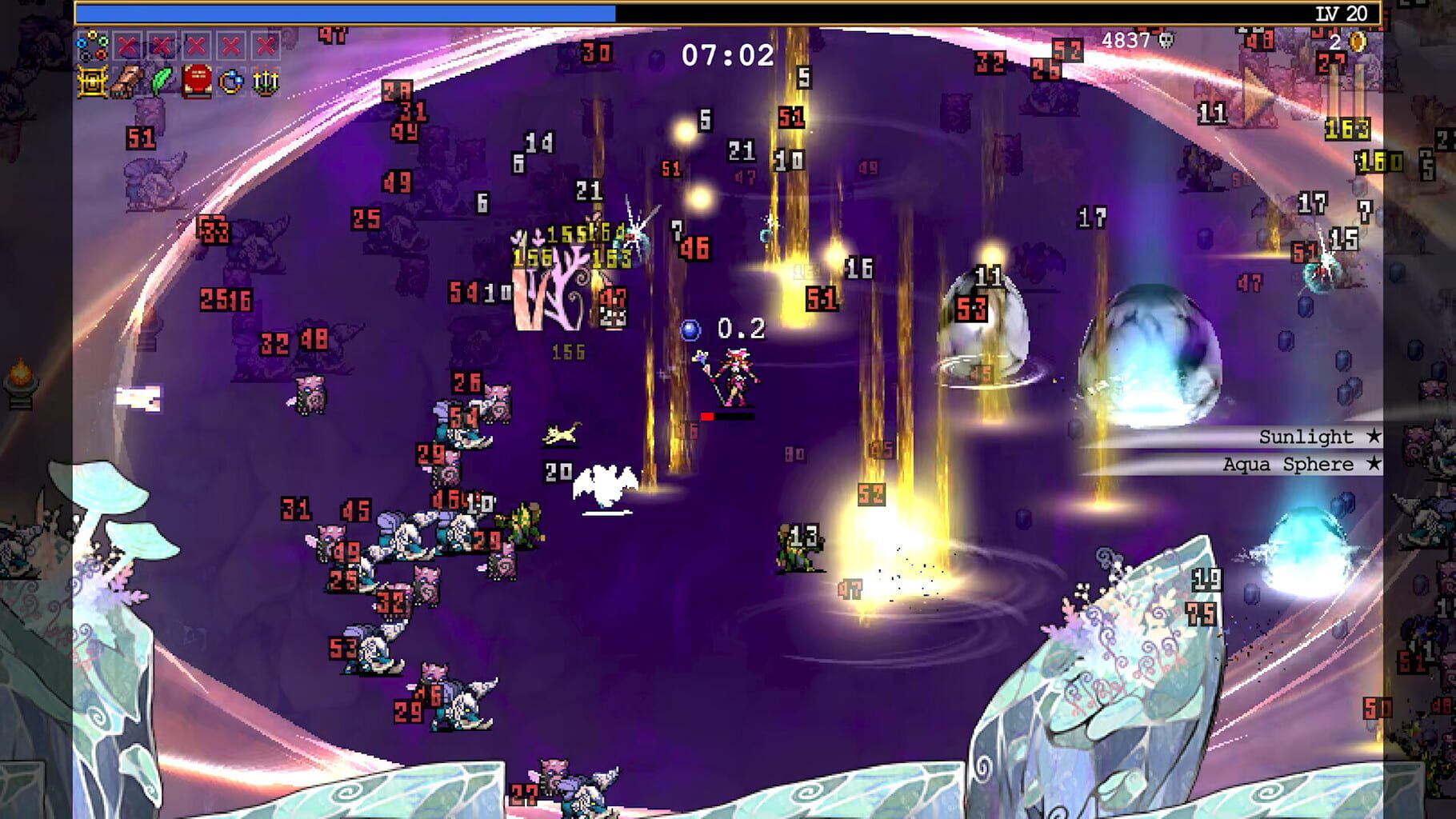
Task: Click the ring passive item icon
Action: coord(231,82)
